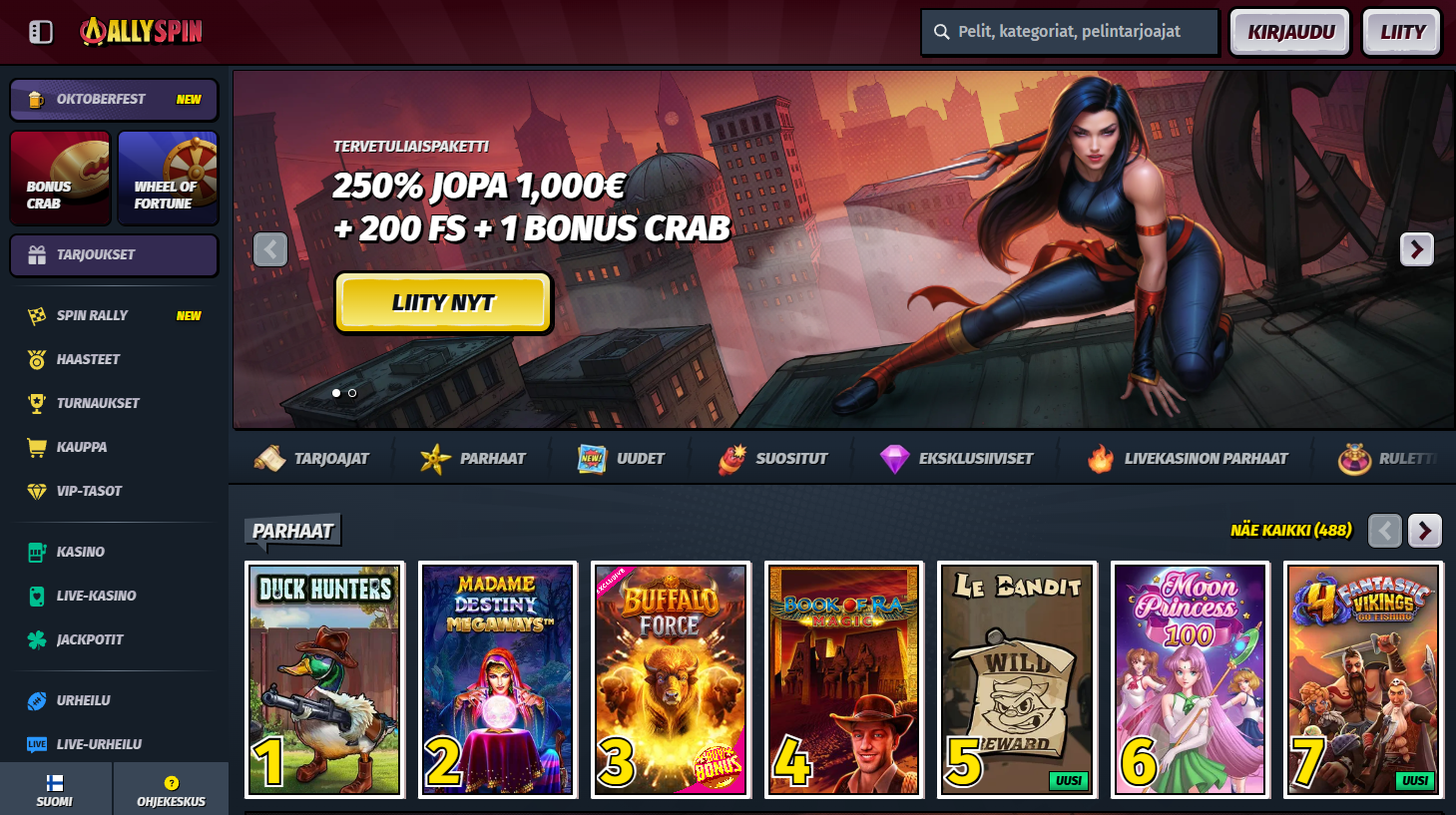The width and height of the screenshot is (1456, 815).
Task: Click the KIRJAUDU login button
Action: pos(1289,32)
